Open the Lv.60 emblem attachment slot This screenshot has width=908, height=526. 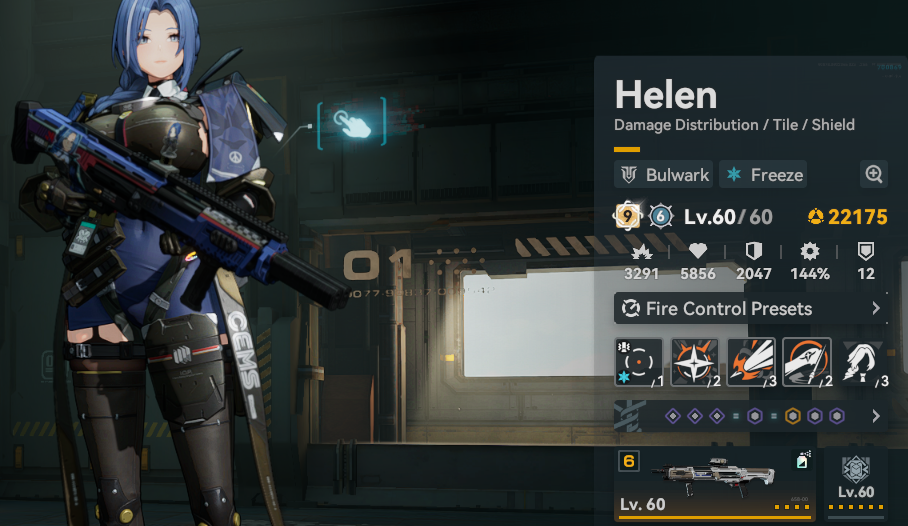pyautogui.click(x=856, y=482)
